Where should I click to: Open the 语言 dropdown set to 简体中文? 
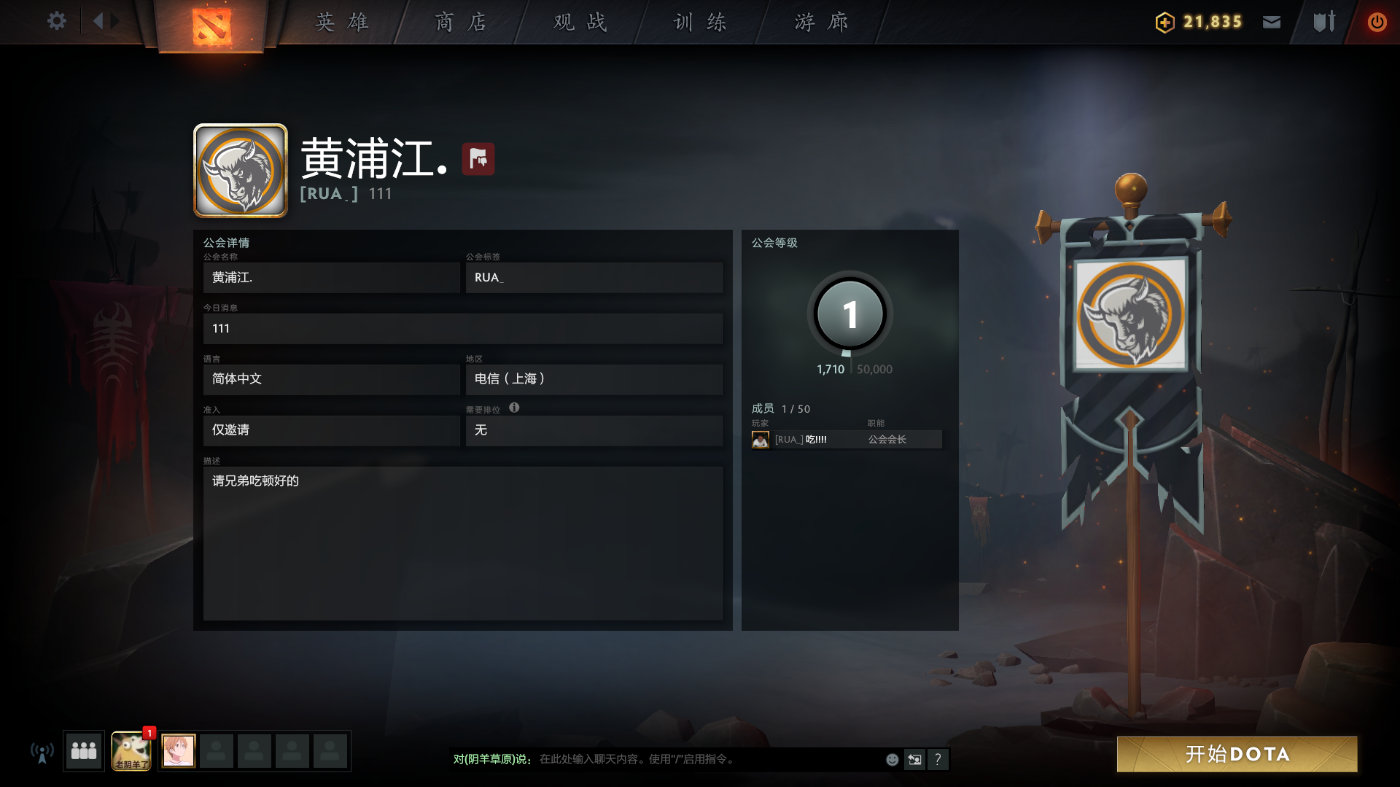[x=331, y=379]
